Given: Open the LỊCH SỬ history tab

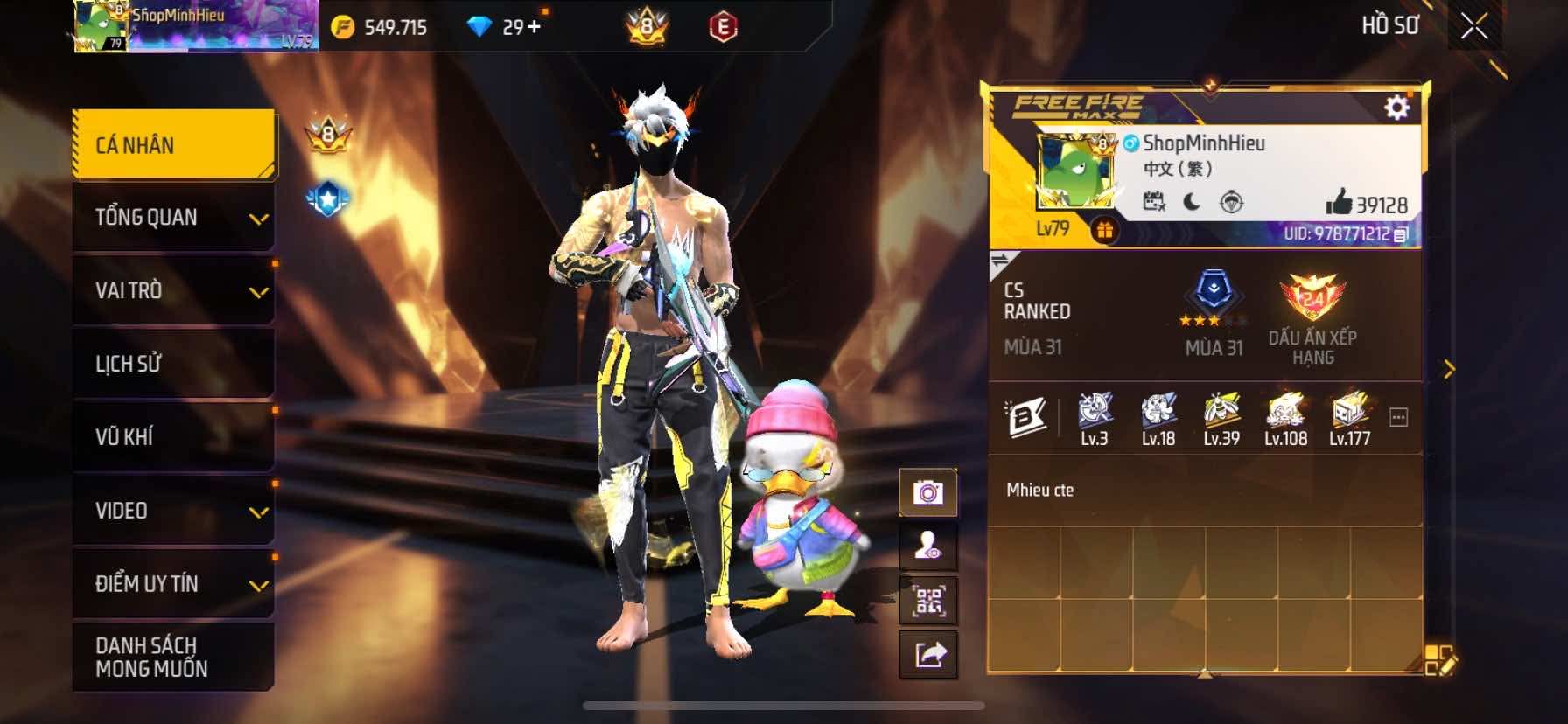Looking at the screenshot, I should coord(173,364).
